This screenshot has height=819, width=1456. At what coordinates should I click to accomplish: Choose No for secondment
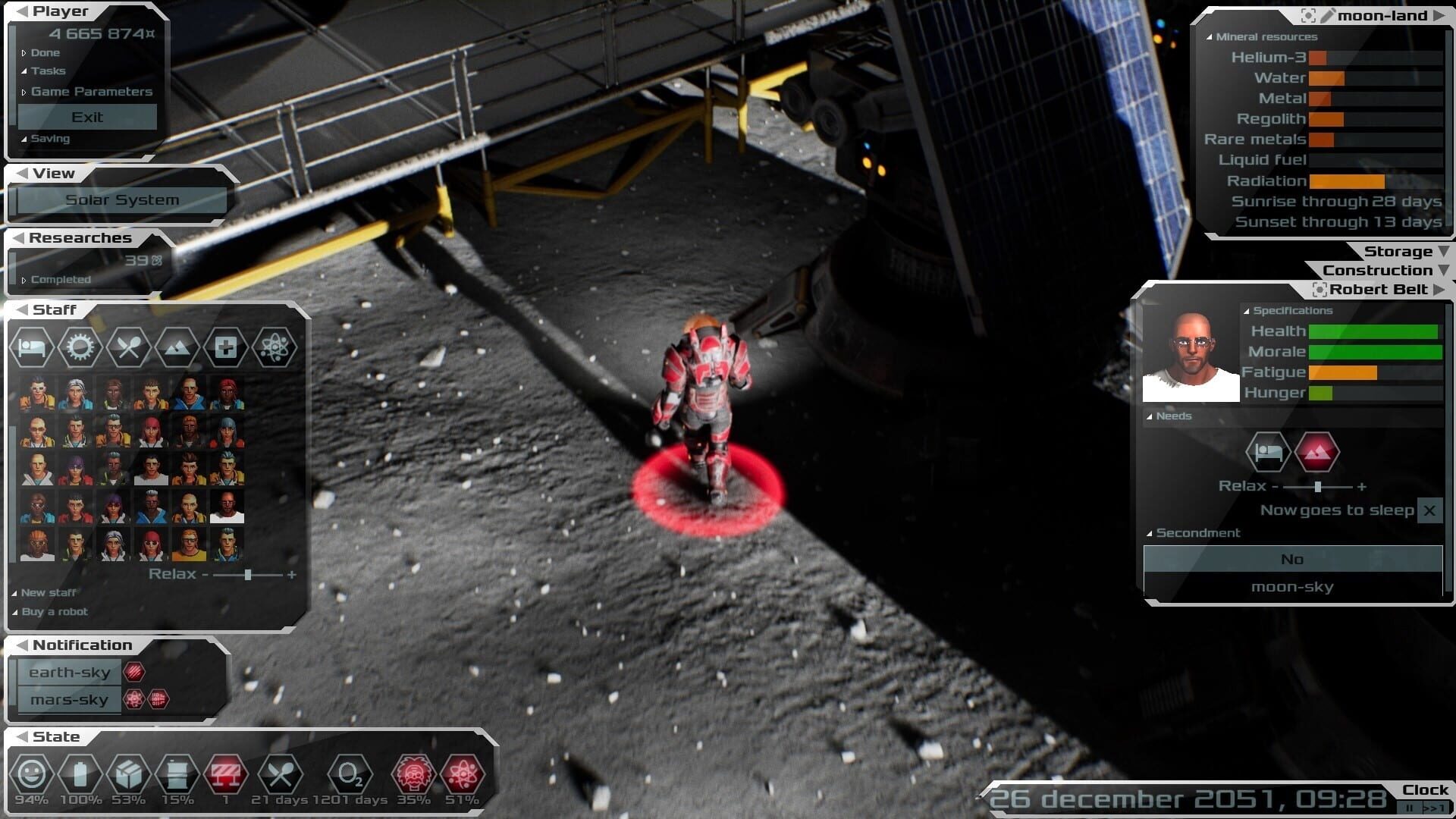1292,560
